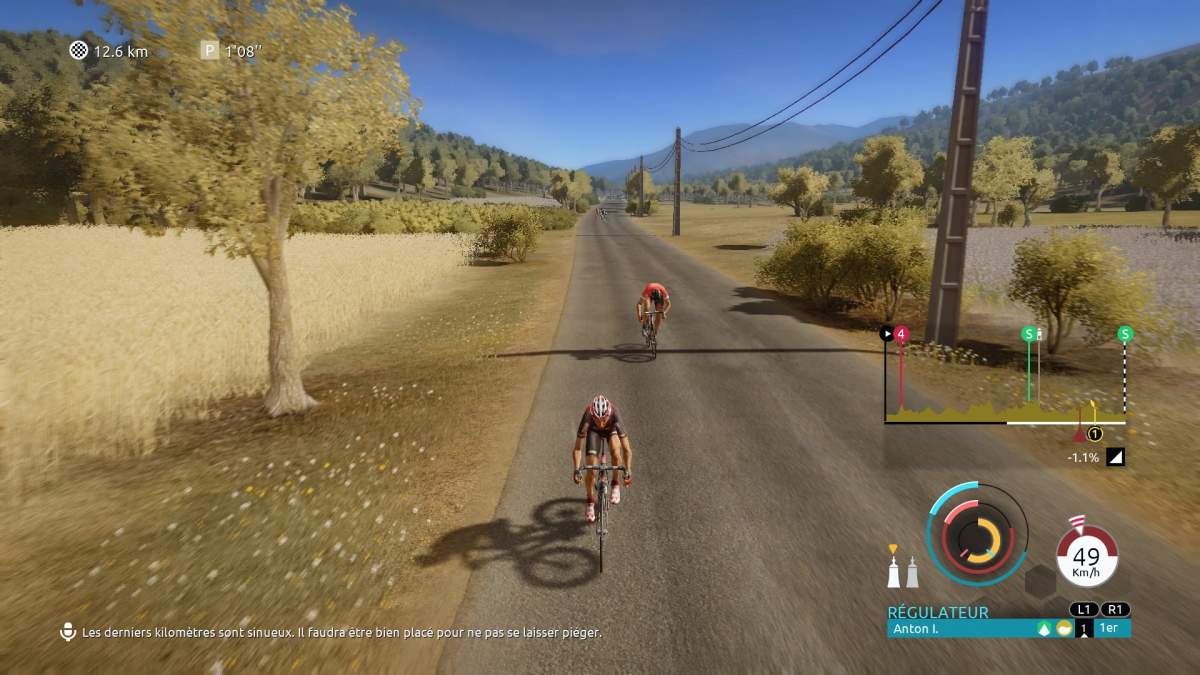
Task: Click the circular effort gauge
Action: tap(977, 533)
